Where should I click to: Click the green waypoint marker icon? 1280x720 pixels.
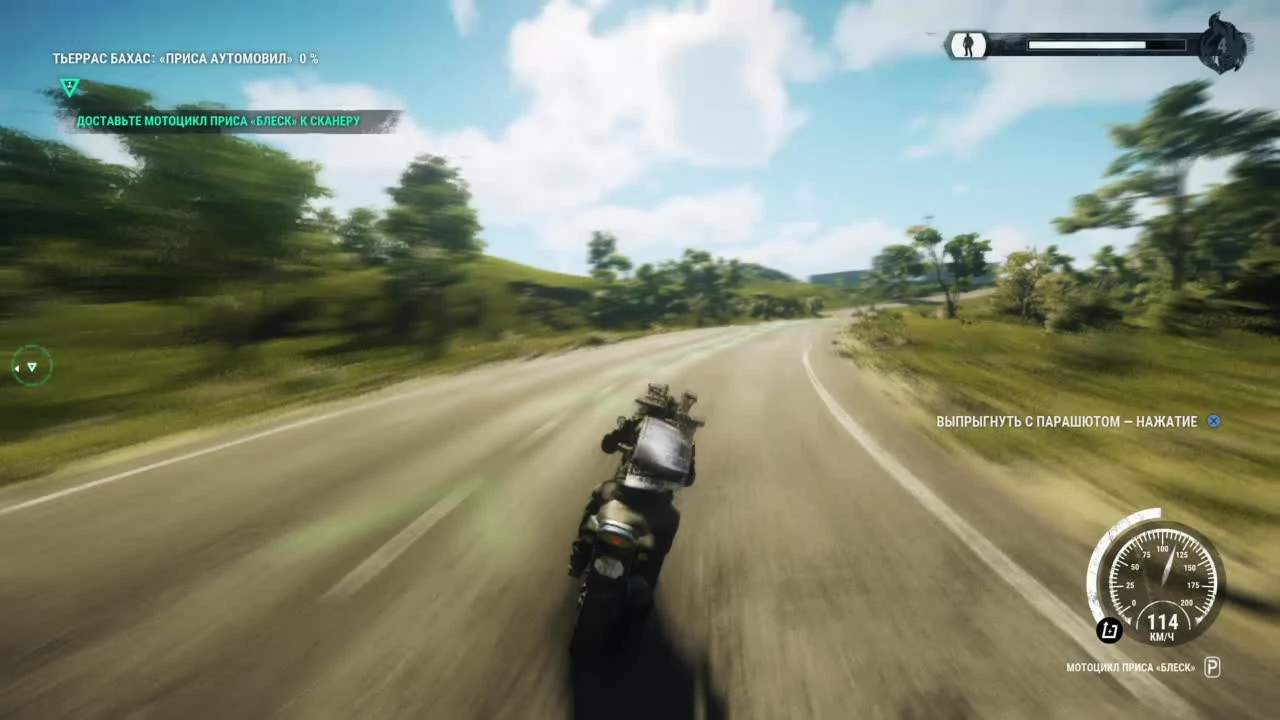click(x=68, y=87)
